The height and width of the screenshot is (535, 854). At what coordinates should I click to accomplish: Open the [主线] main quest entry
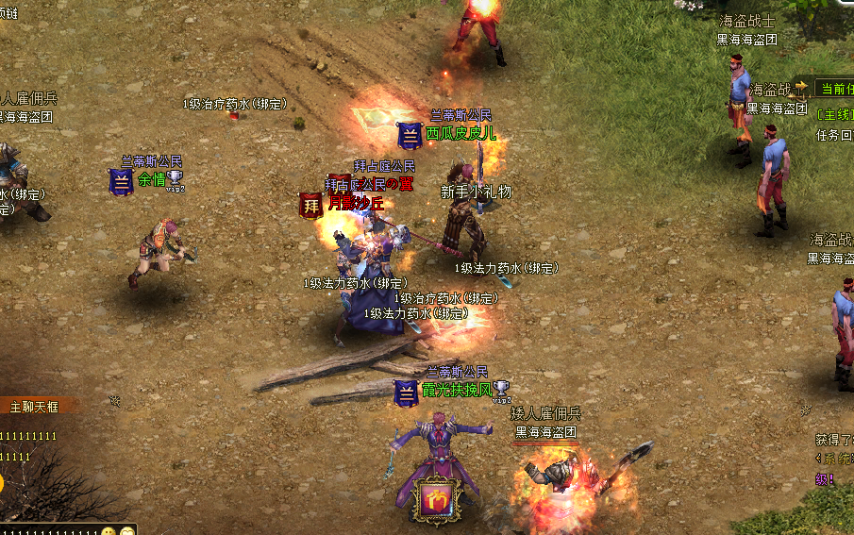(x=834, y=115)
